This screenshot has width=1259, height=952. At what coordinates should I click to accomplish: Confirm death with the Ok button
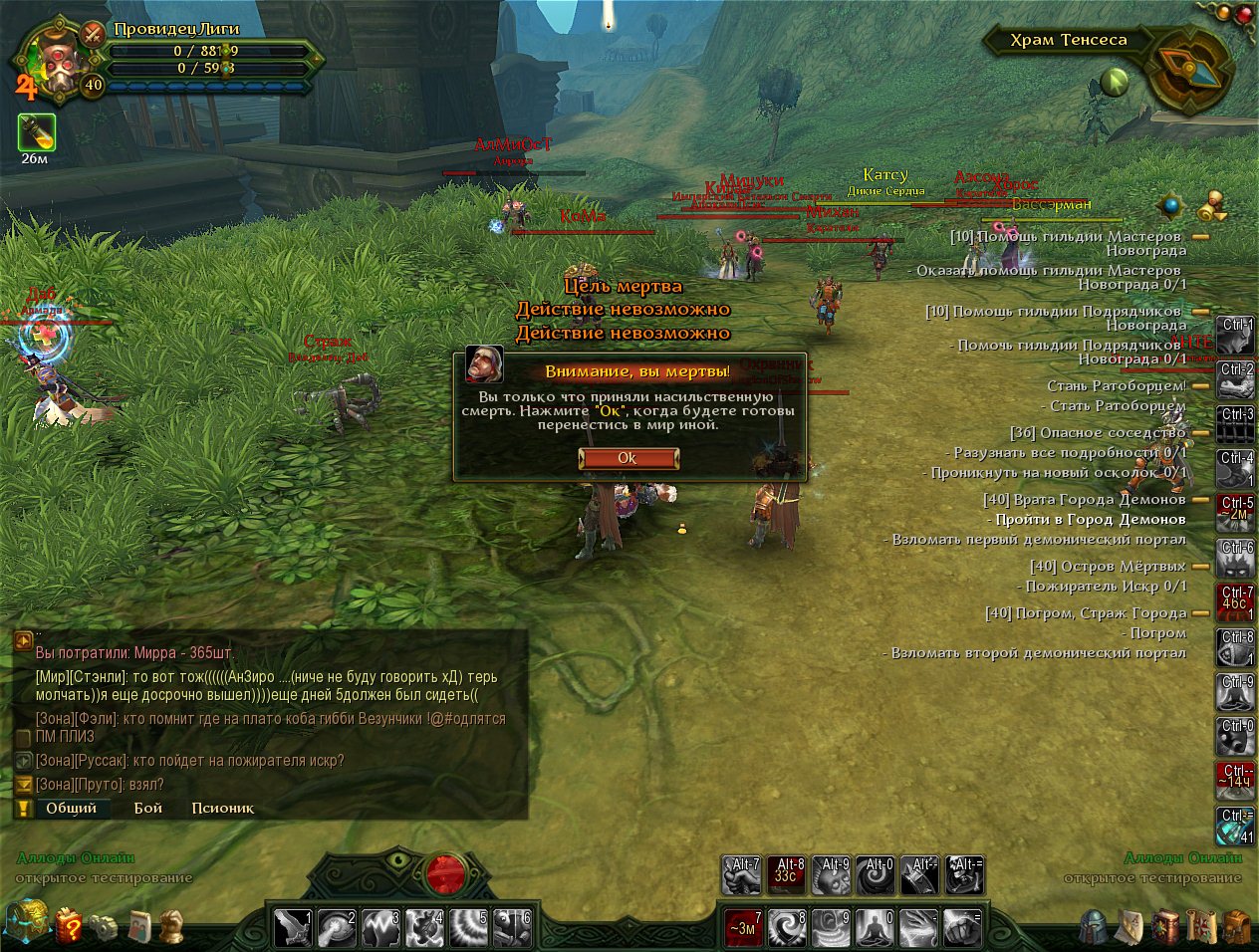tap(629, 458)
